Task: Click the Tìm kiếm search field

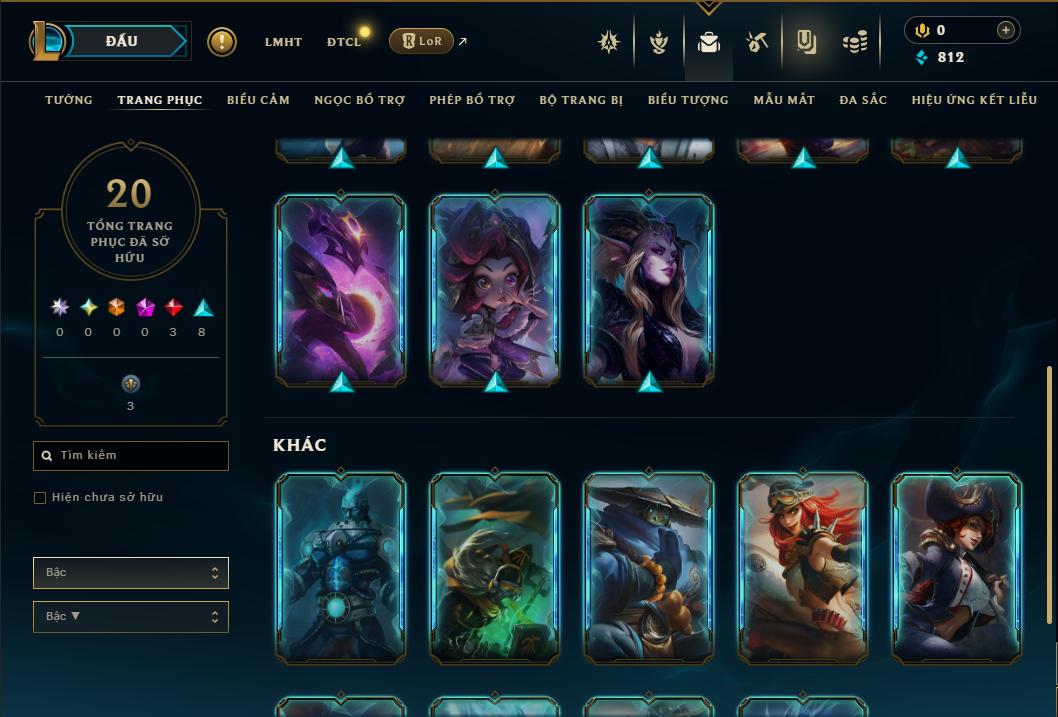Action: point(131,456)
